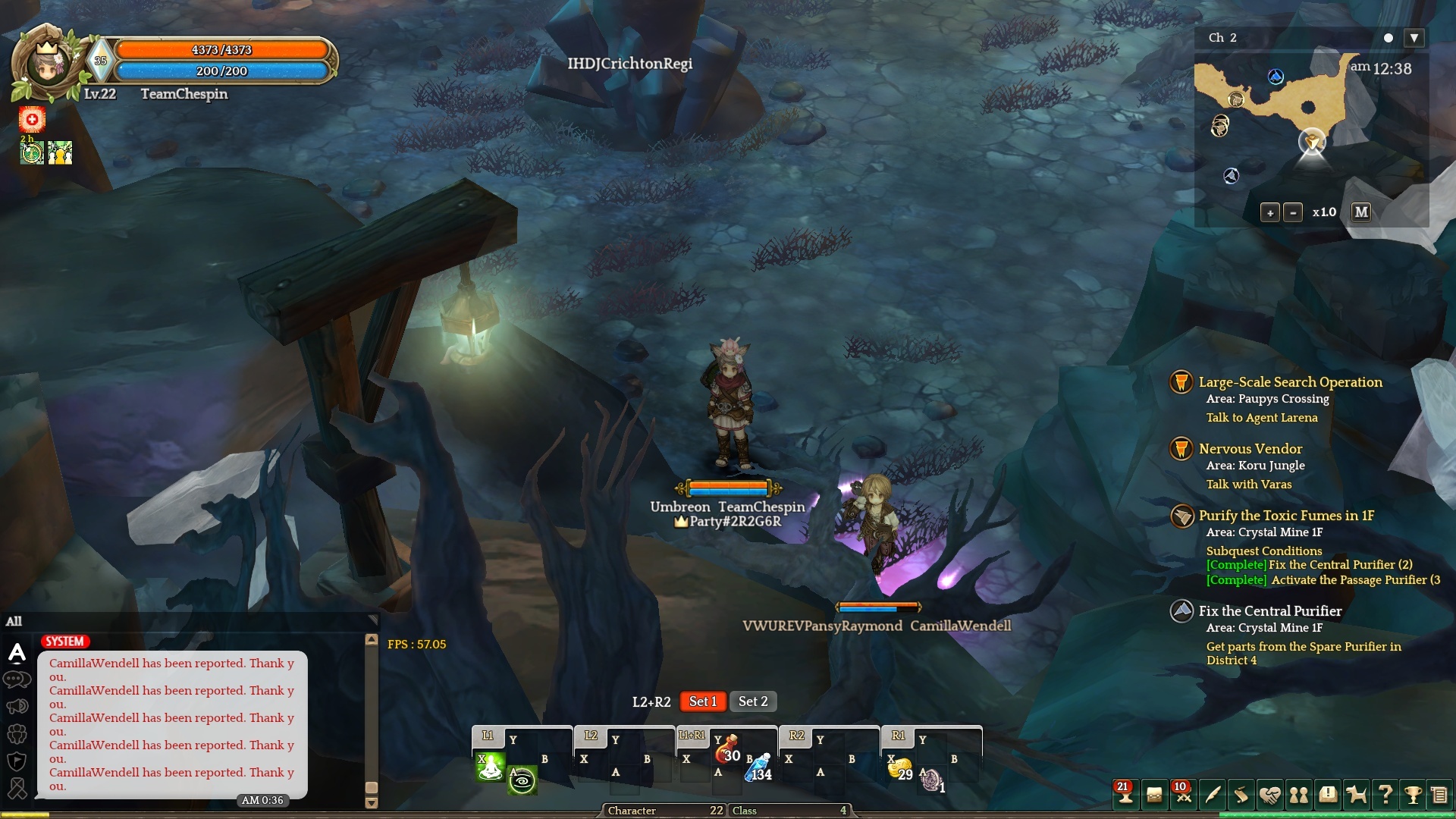Viewport: 1456px width, 819px height.
Task: Activate the green swirl skill icon
Action: (522, 780)
